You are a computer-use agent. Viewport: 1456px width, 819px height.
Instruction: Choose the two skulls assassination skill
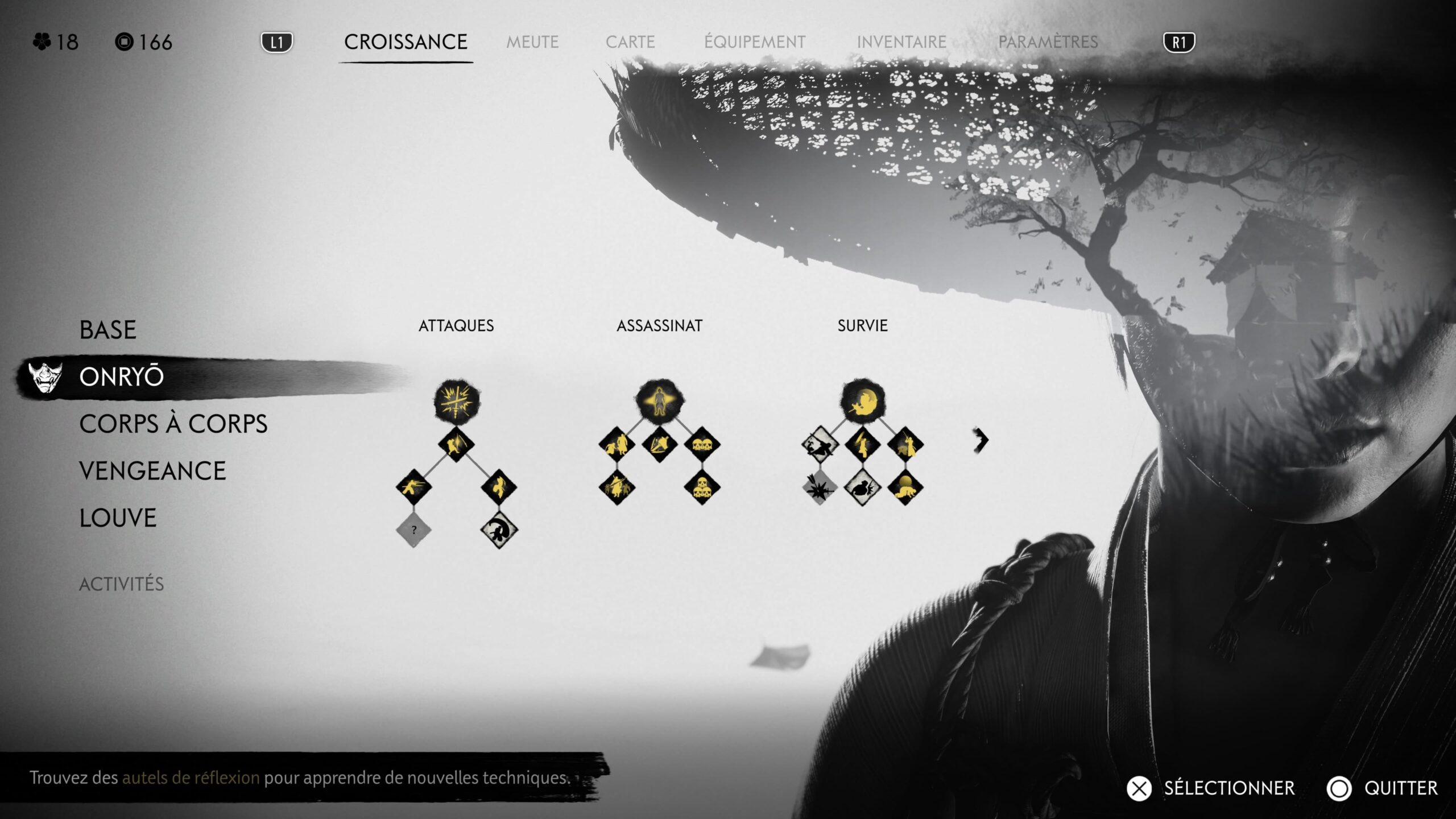pyautogui.click(x=702, y=444)
